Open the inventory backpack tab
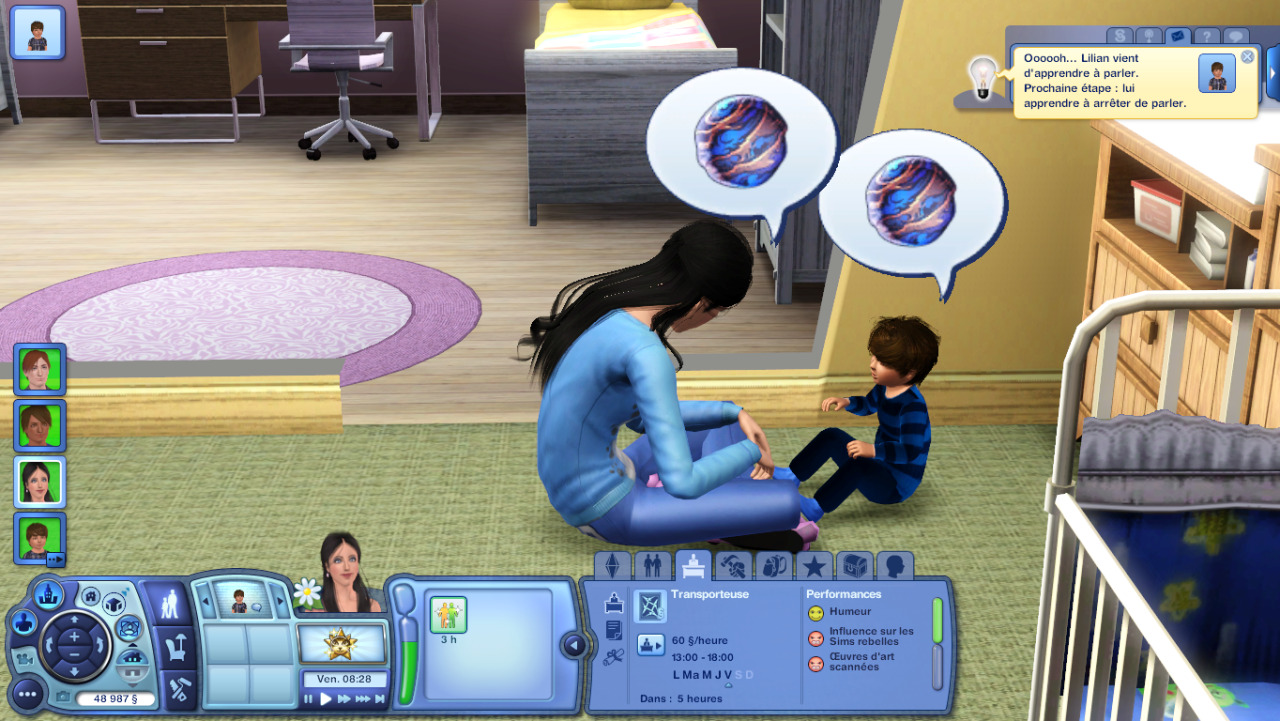The image size is (1280, 721). click(774, 567)
